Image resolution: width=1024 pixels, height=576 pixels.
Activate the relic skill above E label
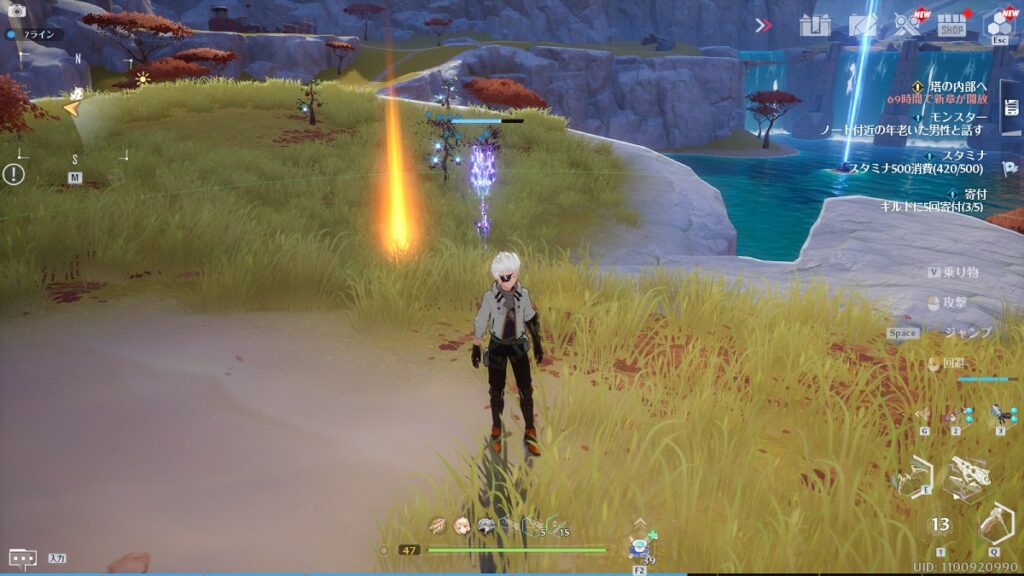pos(912,476)
